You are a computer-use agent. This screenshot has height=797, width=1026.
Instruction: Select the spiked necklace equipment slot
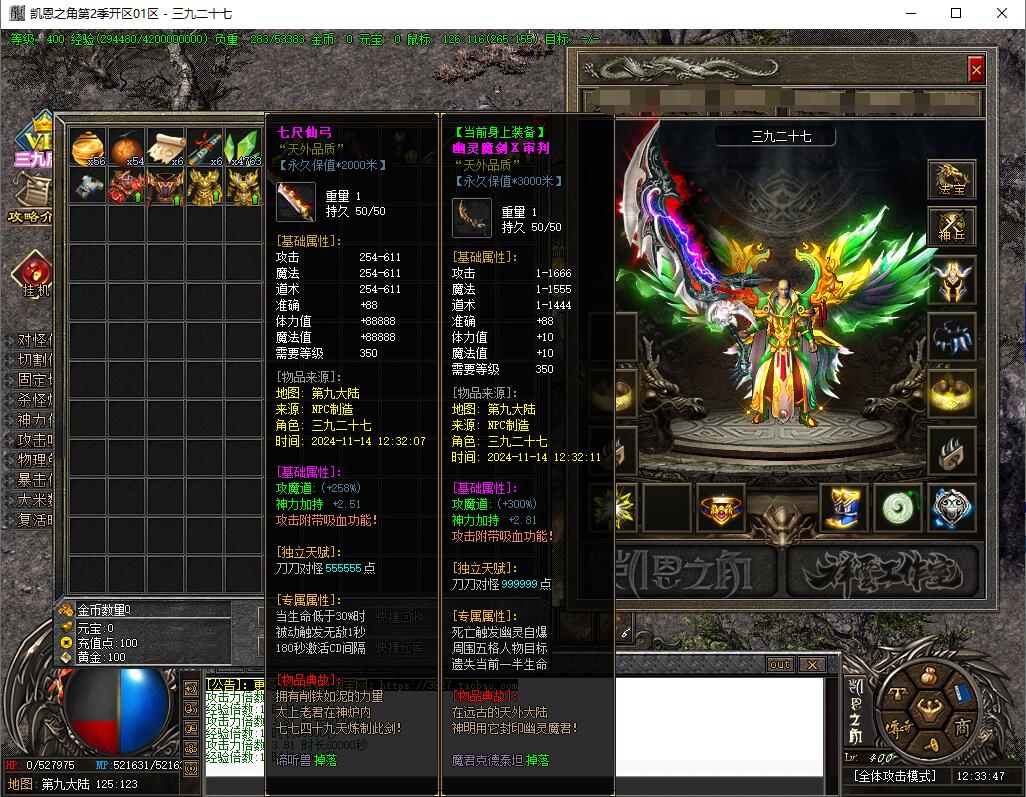pos(951,336)
